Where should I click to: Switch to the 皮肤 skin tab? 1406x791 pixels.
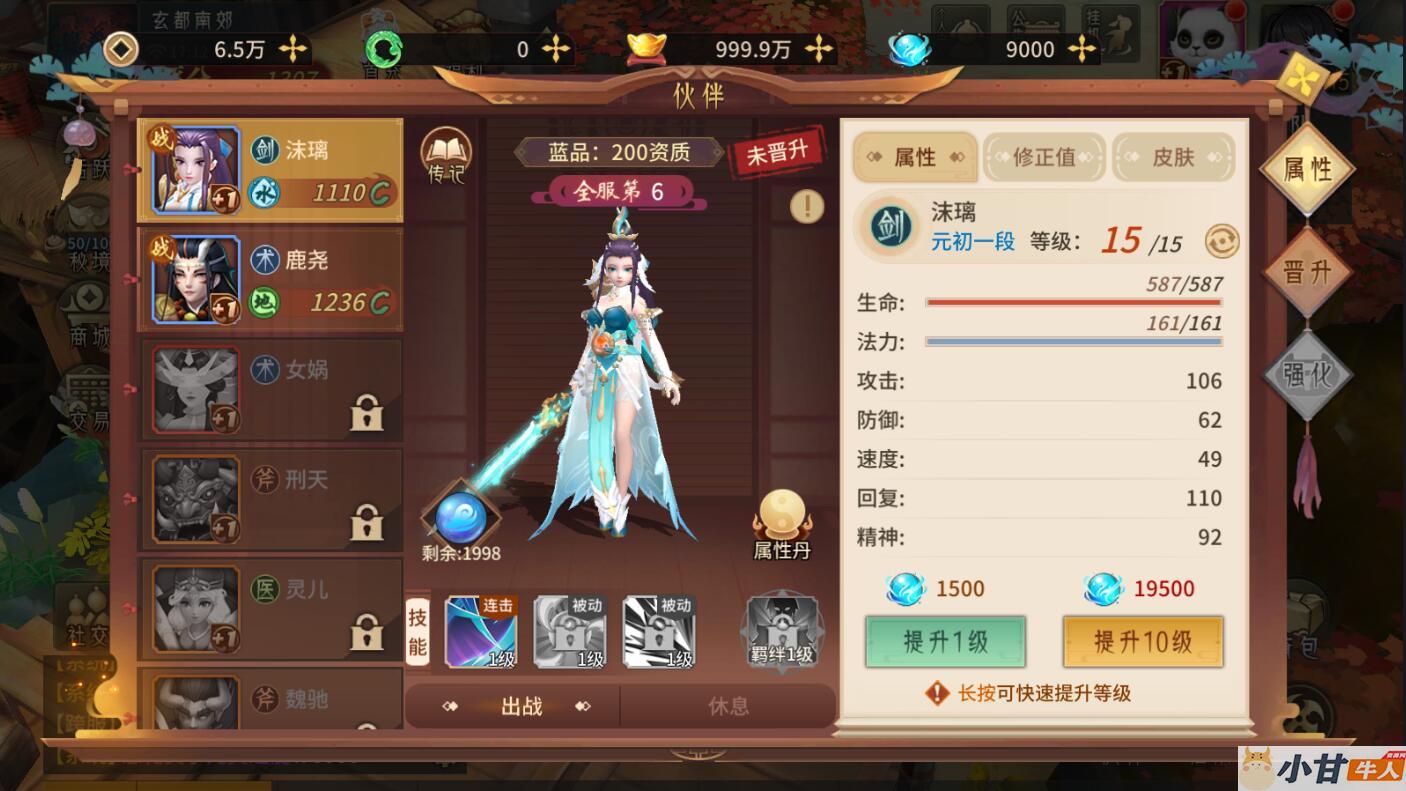1173,157
